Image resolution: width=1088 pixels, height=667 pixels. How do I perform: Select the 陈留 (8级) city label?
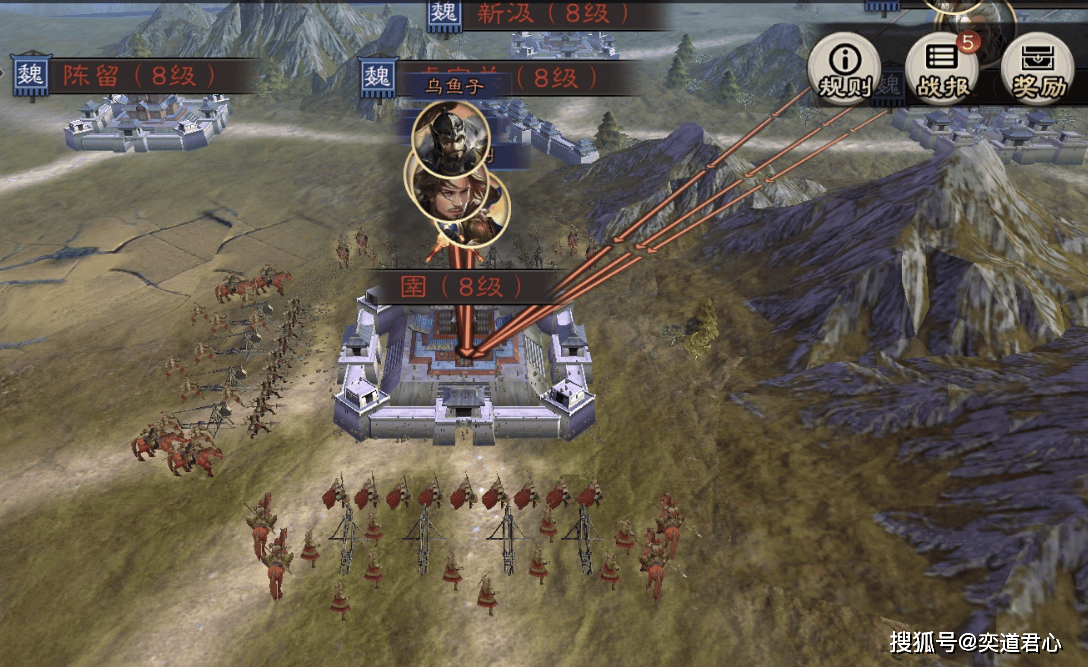coord(134,76)
